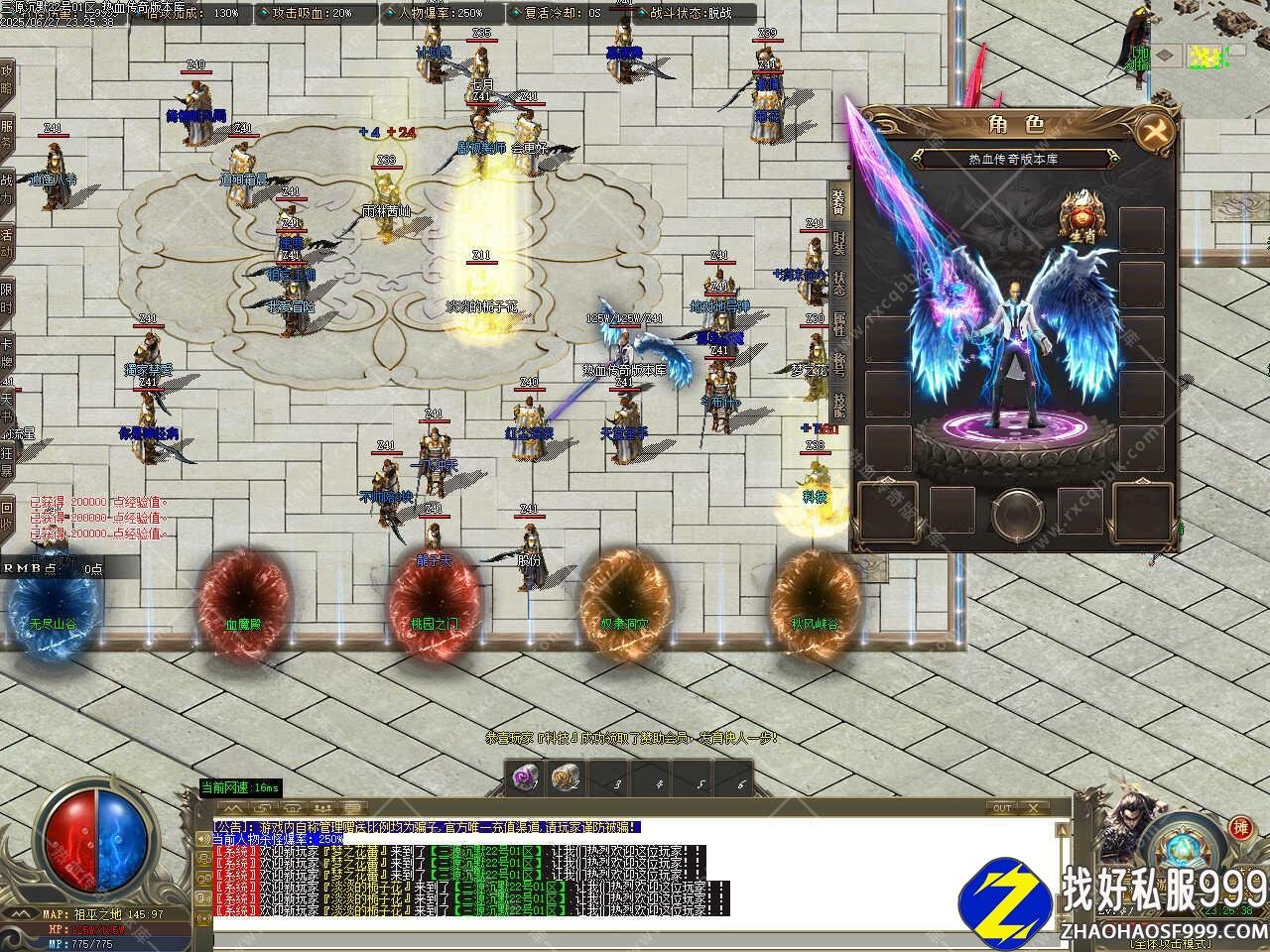Image resolution: width=1270 pixels, height=952 pixels.
Task: Use the golden scroll in hotbar slot 2
Action: pyautogui.click(x=565, y=778)
